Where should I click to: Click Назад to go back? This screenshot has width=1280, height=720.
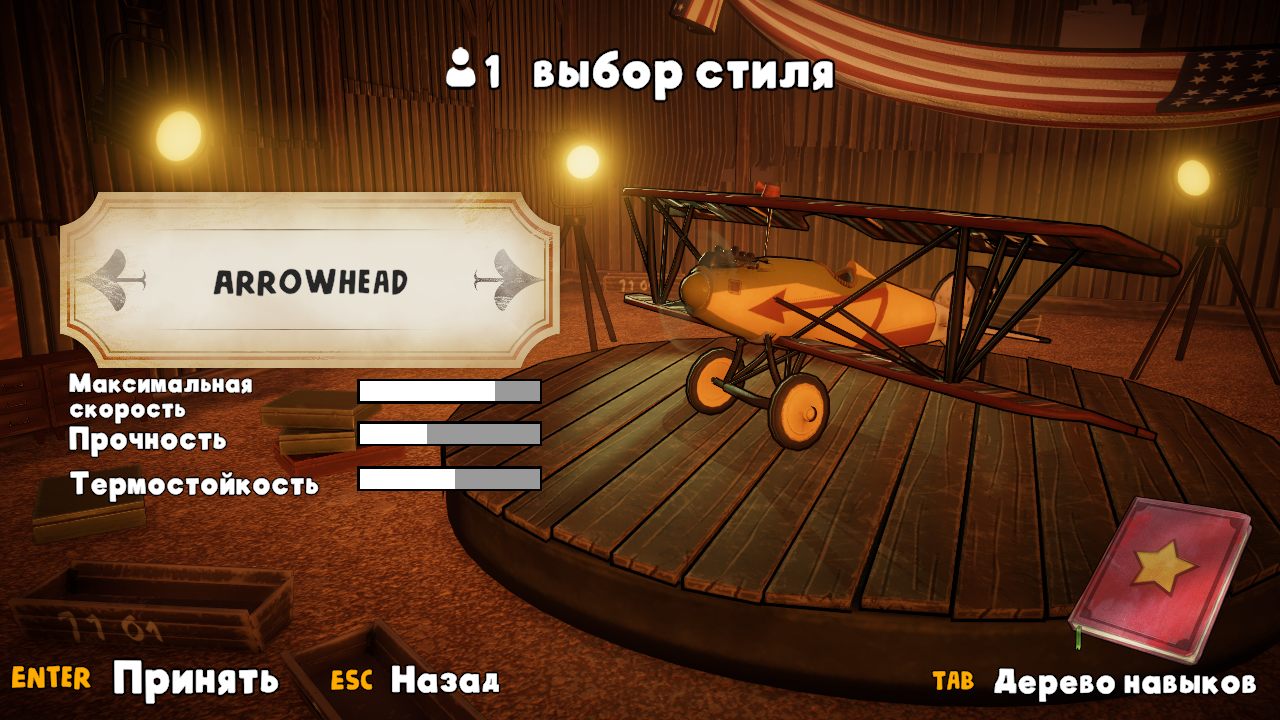pos(446,681)
